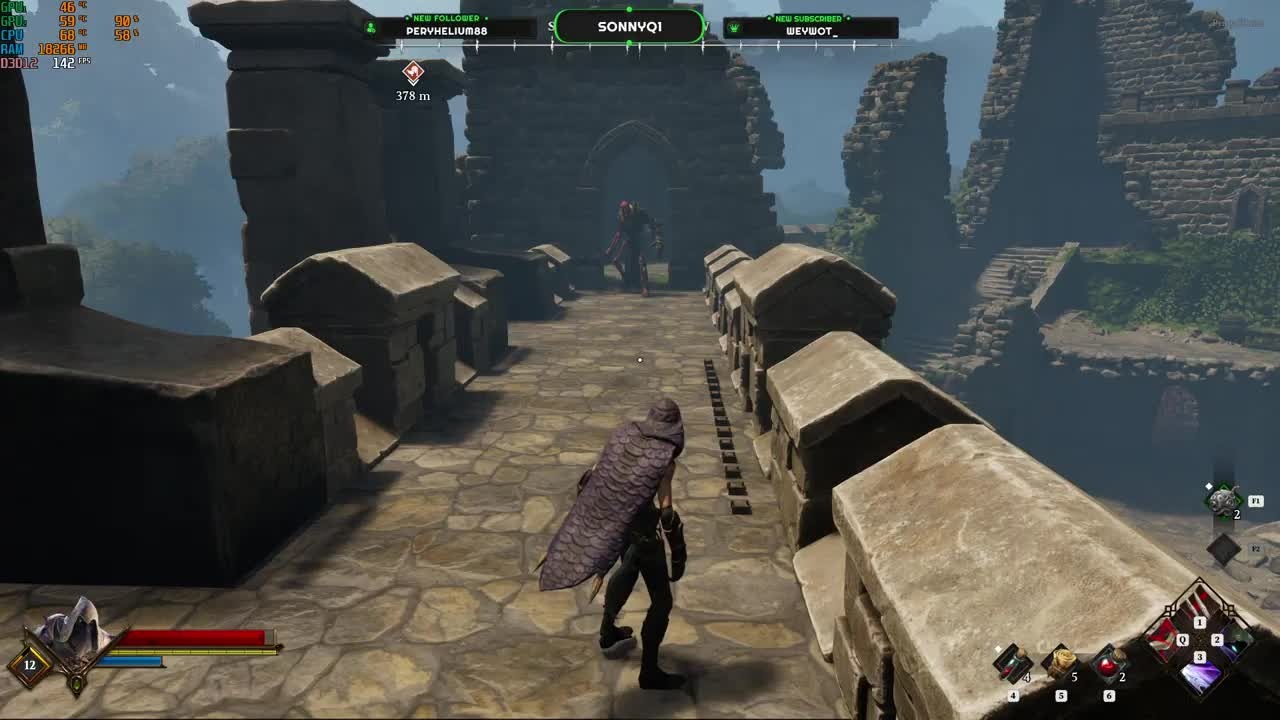Select the grey stone throwable item slot
1280x720 pixels.
1223,502
